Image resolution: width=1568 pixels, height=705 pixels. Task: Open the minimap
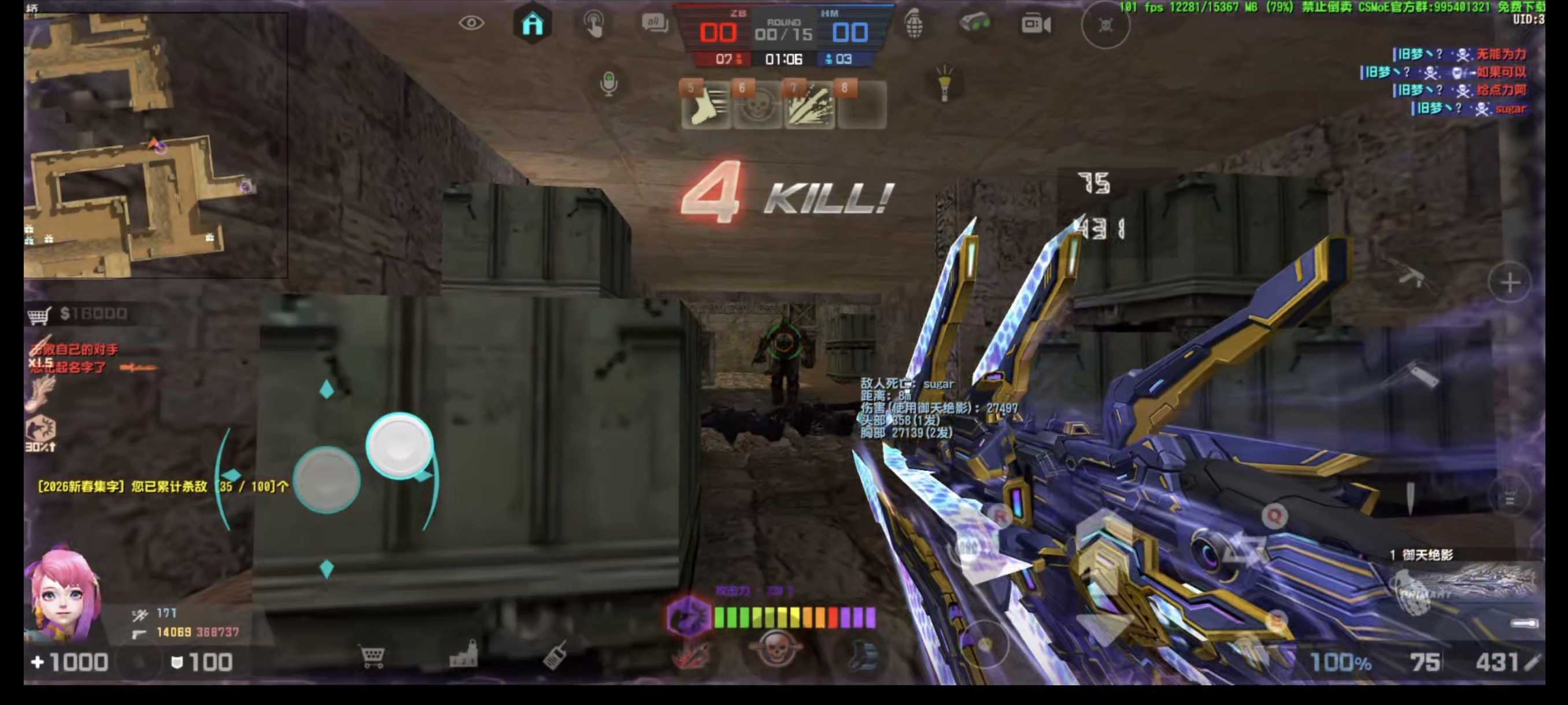pyautogui.click(x=155, y=145)
